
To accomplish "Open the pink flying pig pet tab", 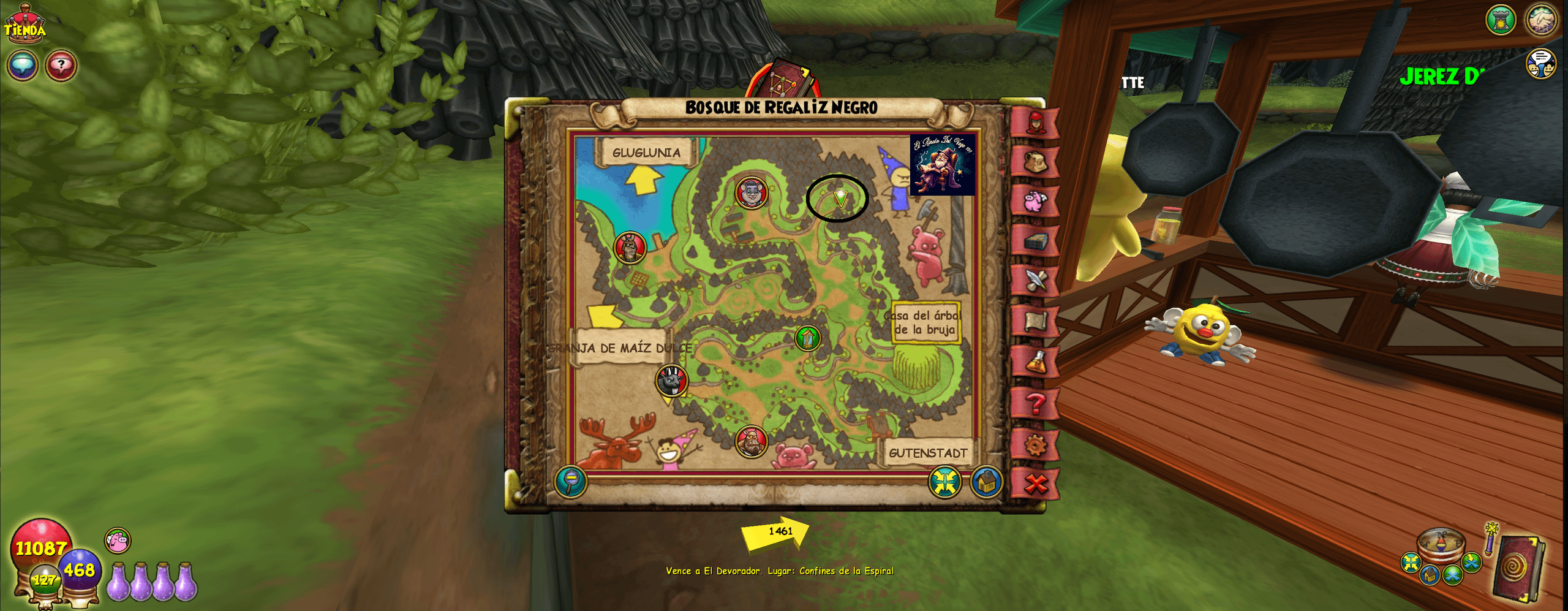I will [x=1035, y=202].
